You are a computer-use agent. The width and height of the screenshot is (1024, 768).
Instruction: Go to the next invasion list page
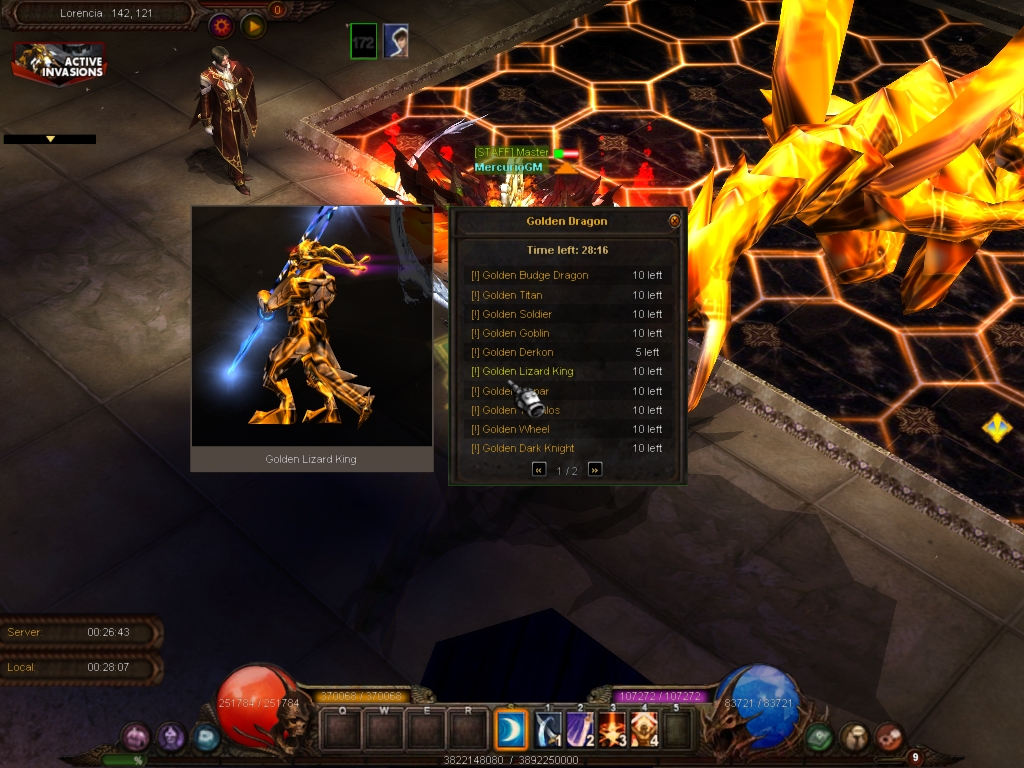point(595,469)
